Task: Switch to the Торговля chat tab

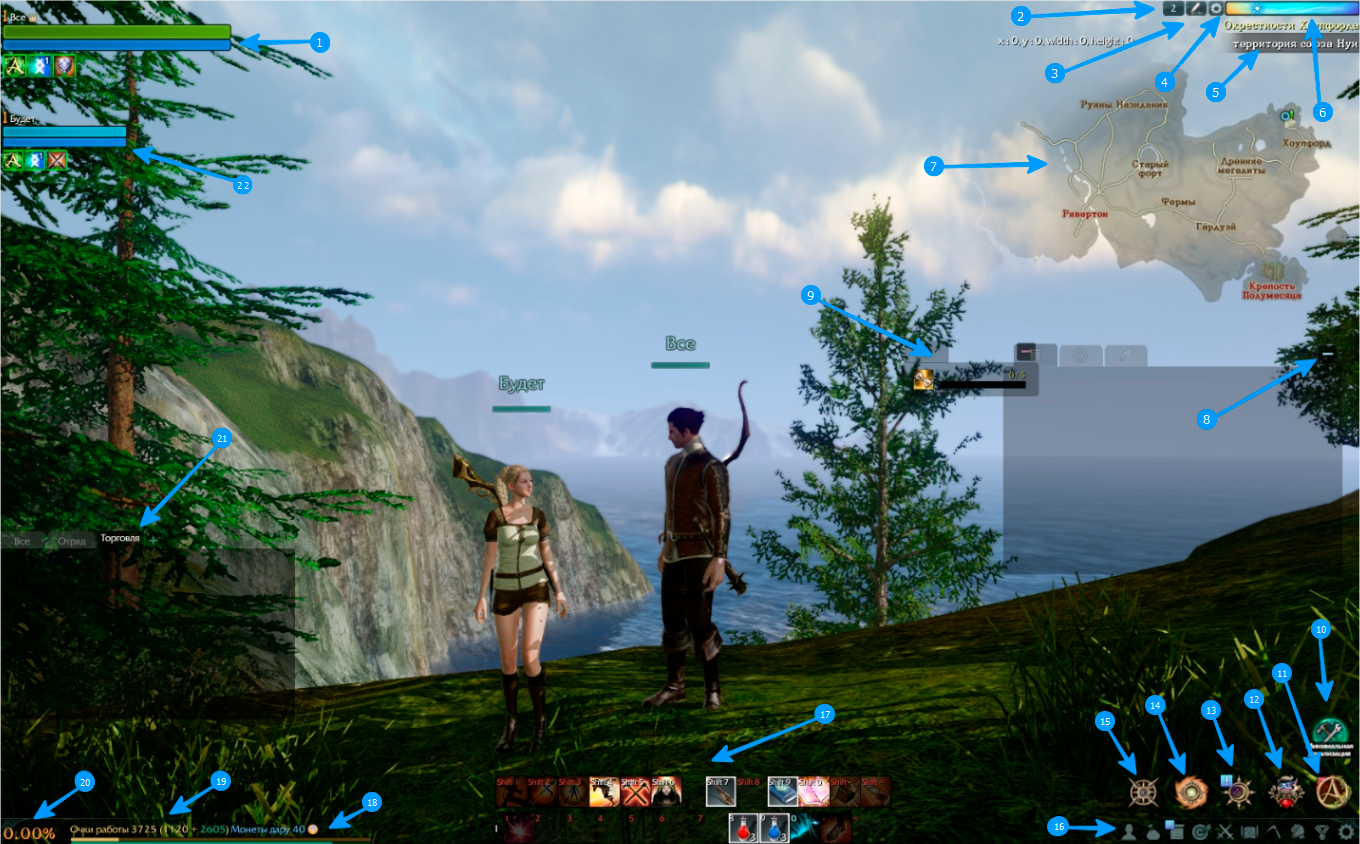Action: (120, 539)
